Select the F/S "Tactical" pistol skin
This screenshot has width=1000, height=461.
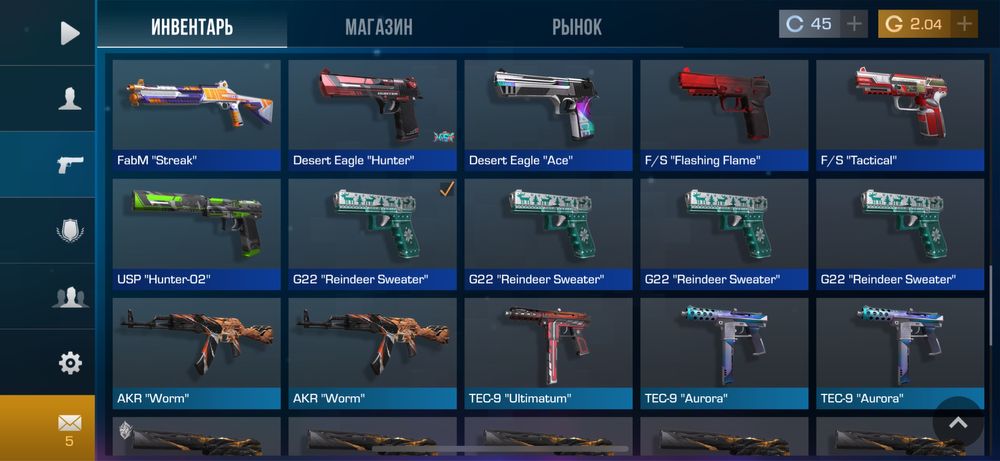pyautogui.click(x=900, y=114)
